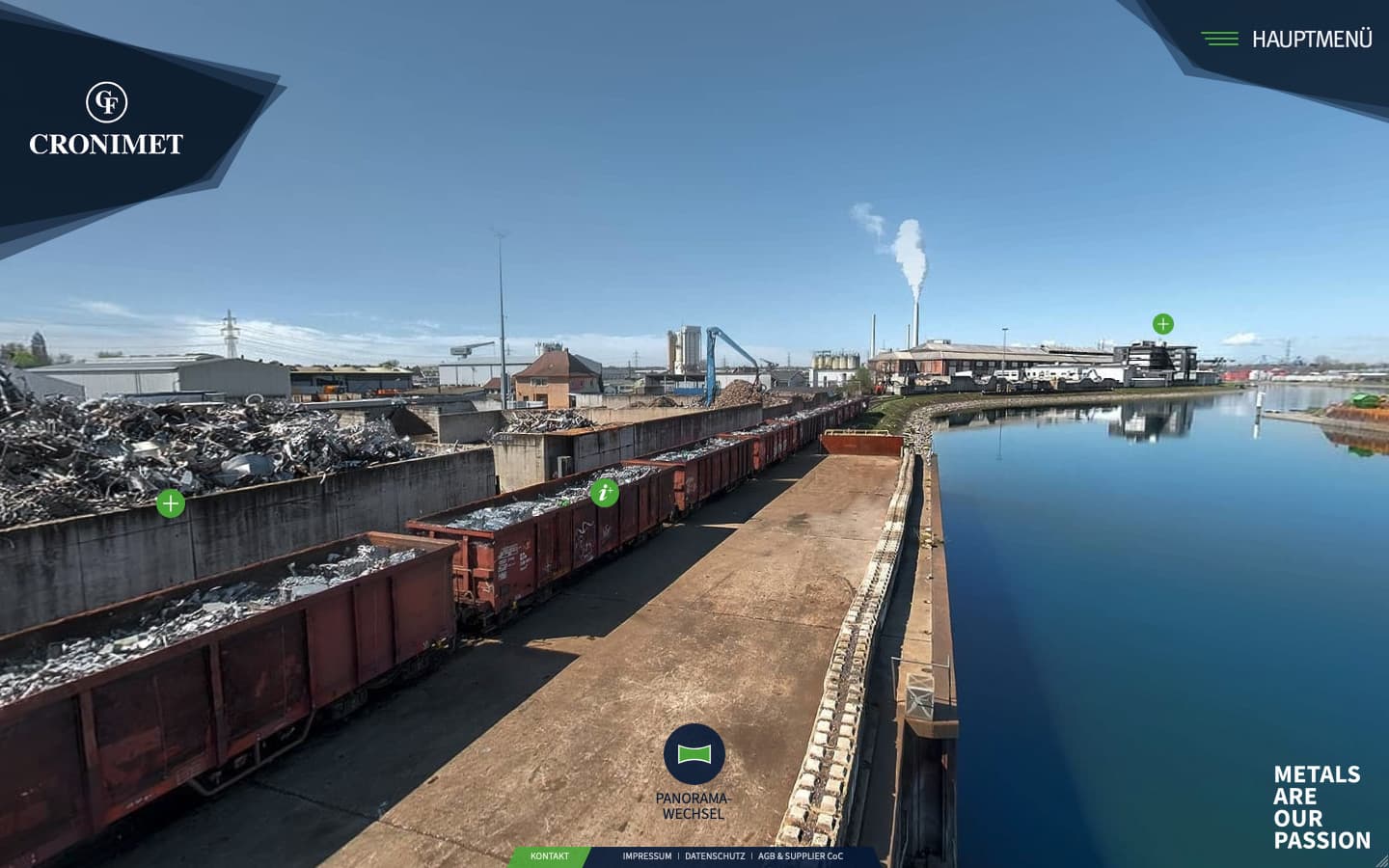Click the HAUPTMENÜ label
The width and height of the screenshot is (1389, 868).
click(1312, 39)
